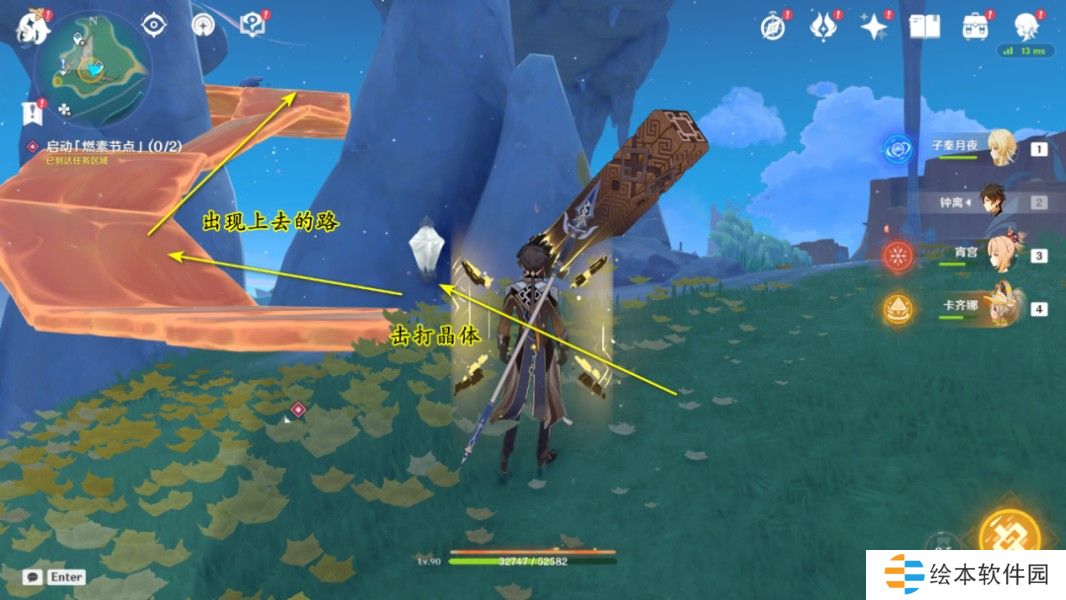Open the quest tracker entry 启动「燃素节点」

[x=105, y=146]
